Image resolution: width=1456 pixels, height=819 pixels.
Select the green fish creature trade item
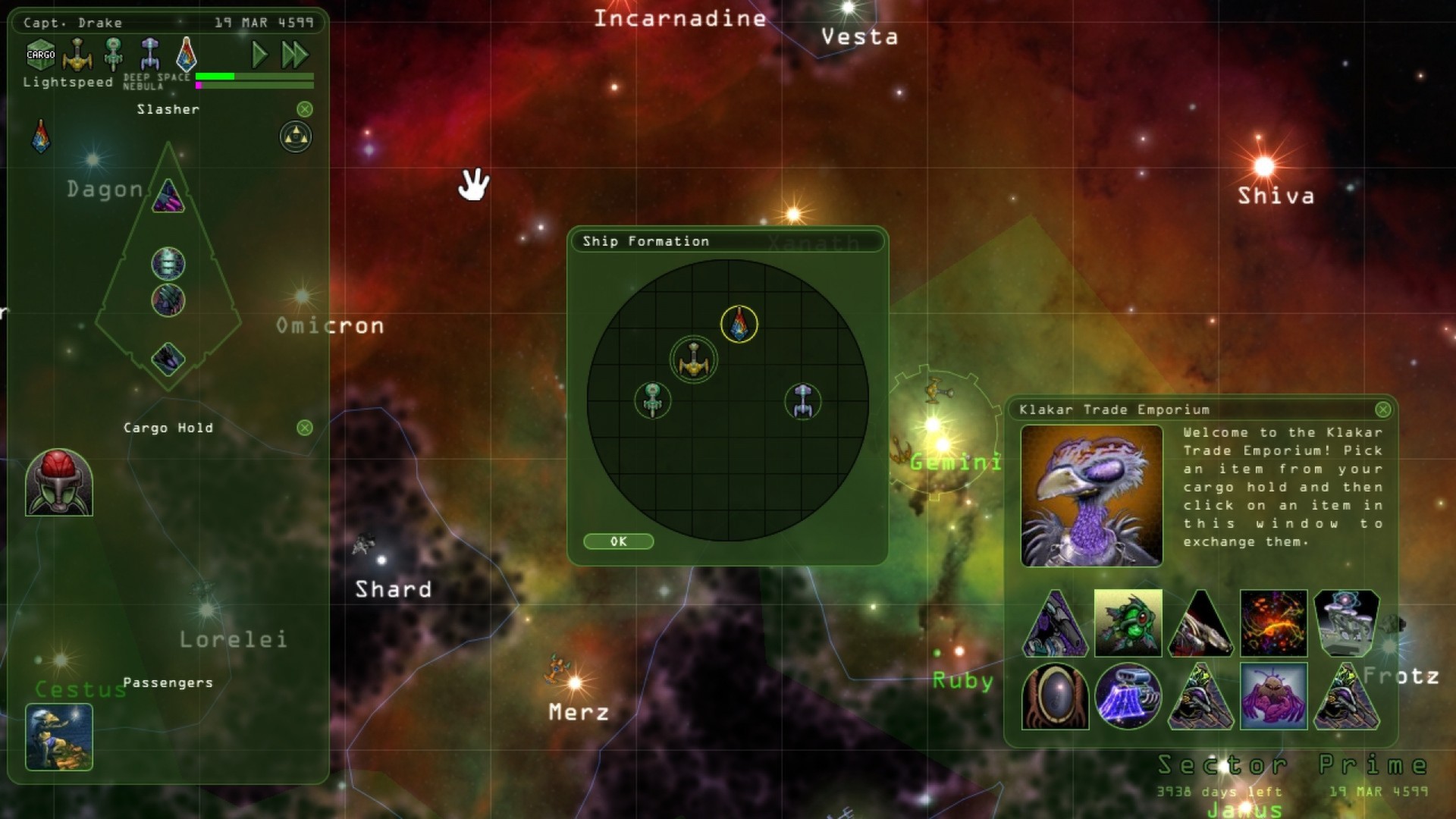pyautogui.click(x=1127, y=623)
